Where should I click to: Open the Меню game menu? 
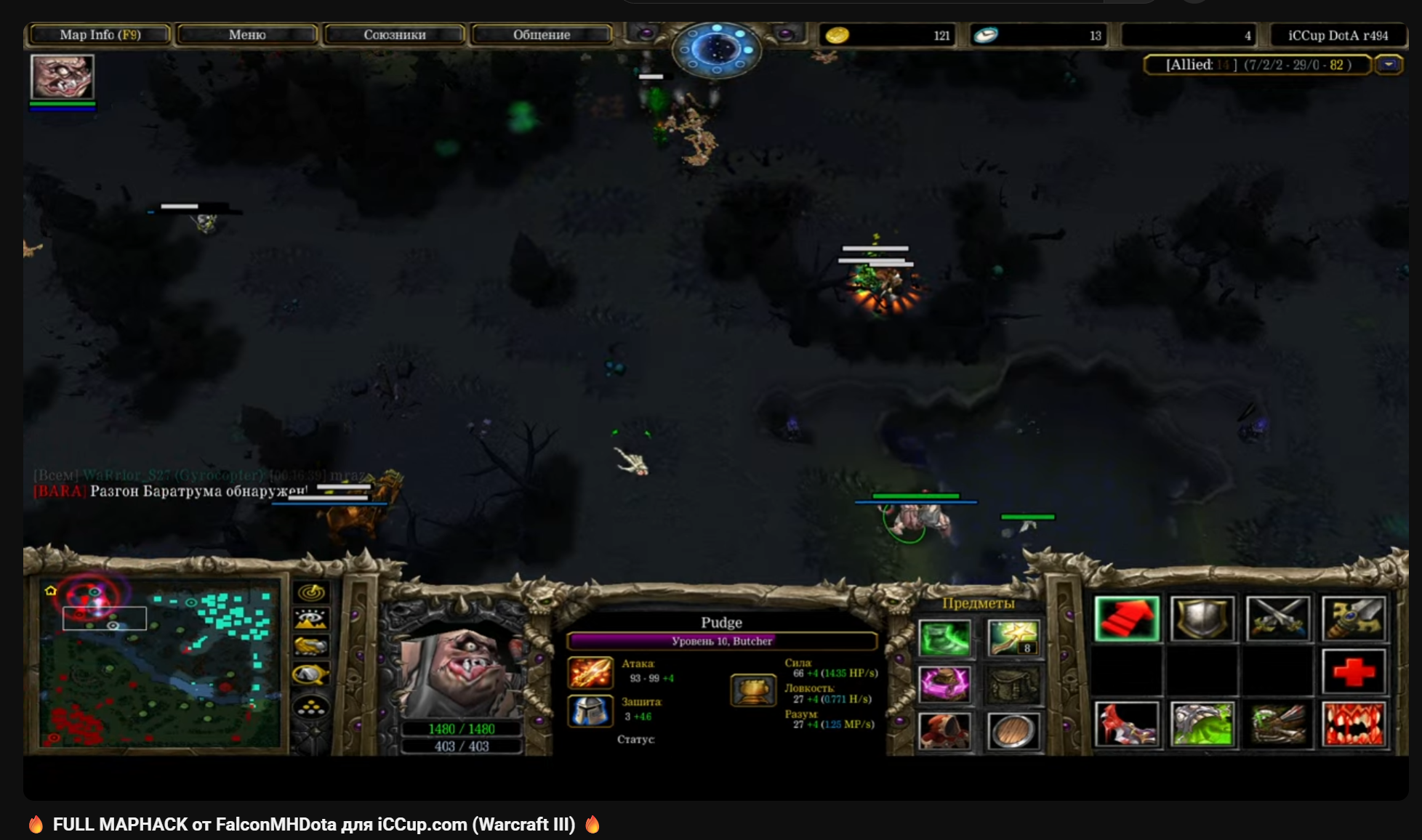click(x=247, y=35)
